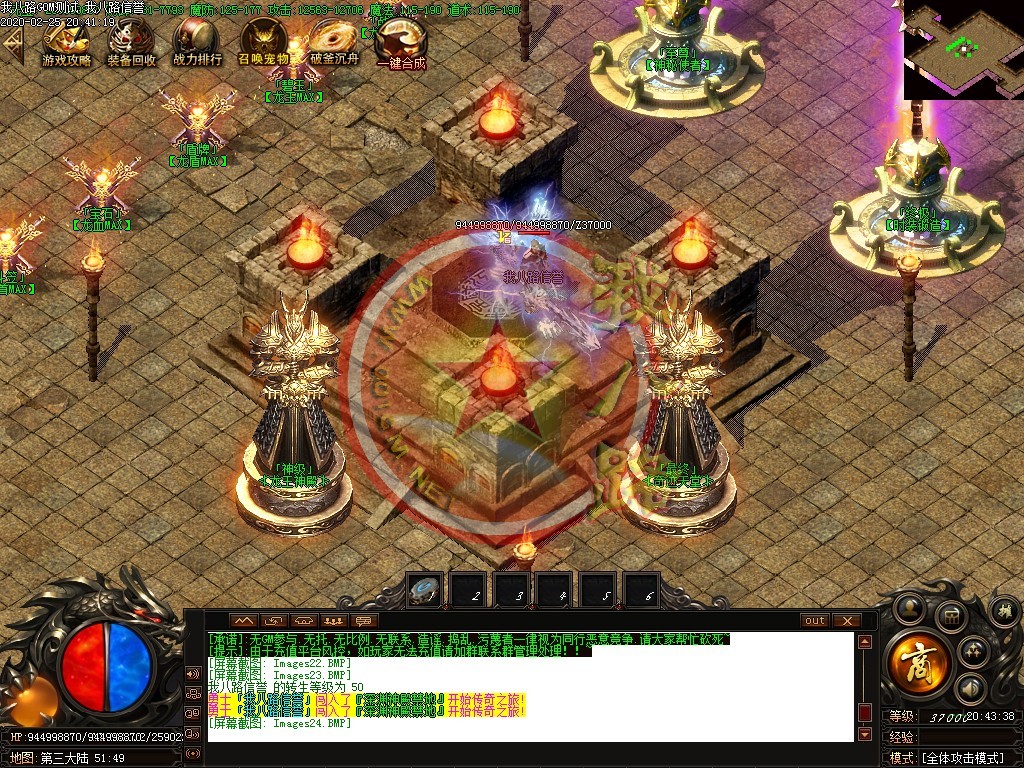Open the minimap in the corner
The height and width of the screenshot is (768, 1024).
click(x=963, y=49)
